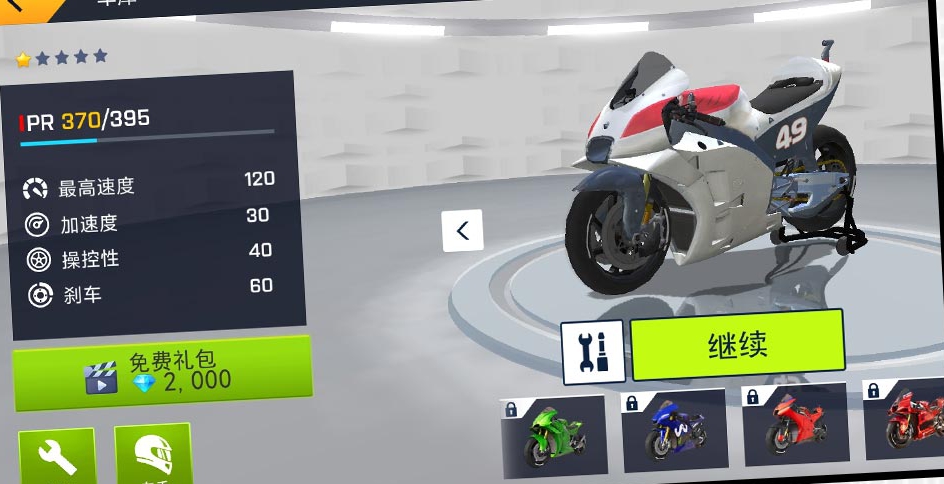The image size is (944, 484).
Task: Open the green wrench settings button
Action: click(57, 456)
